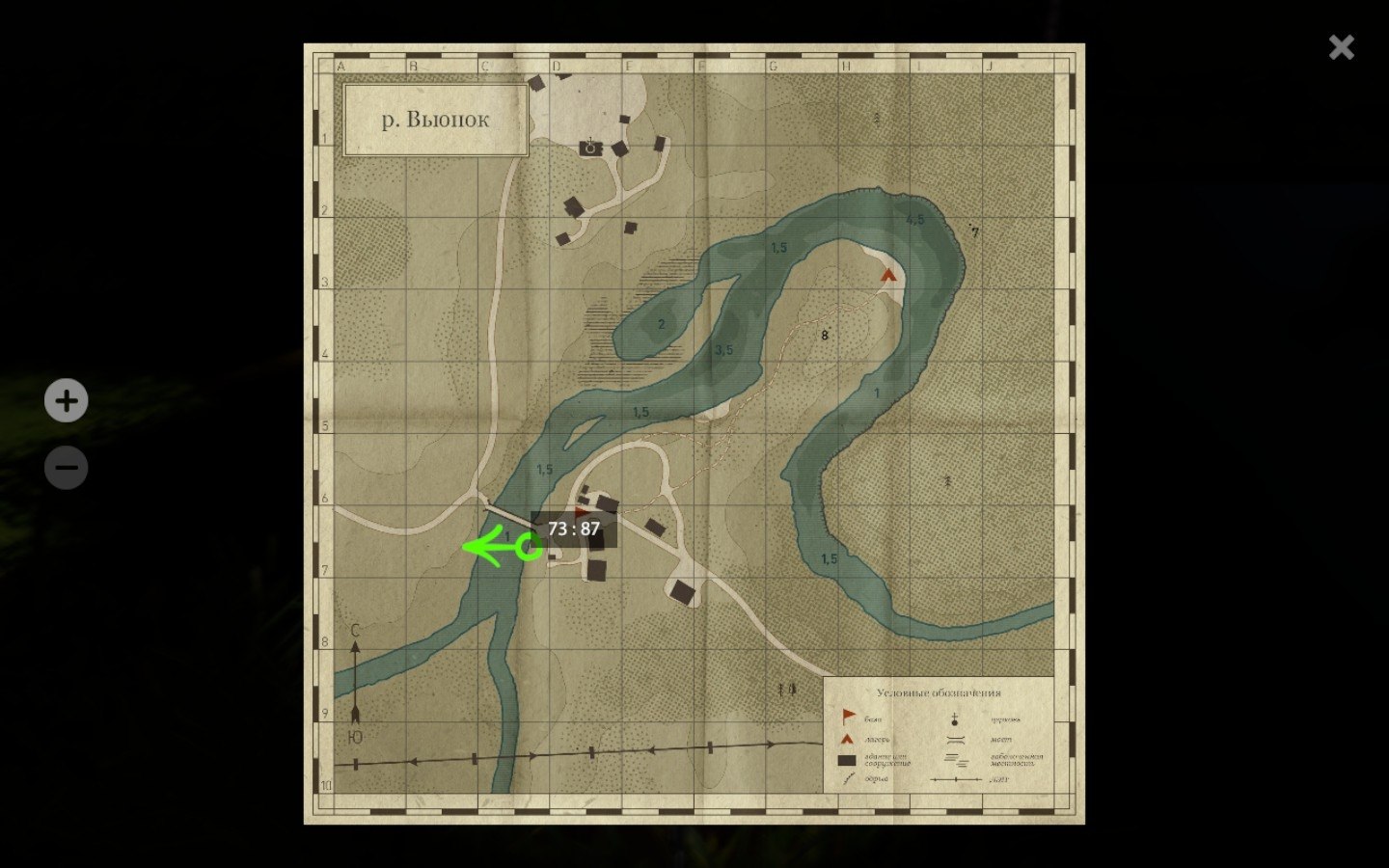Close the map view with the X

[x=1341, y=46]
